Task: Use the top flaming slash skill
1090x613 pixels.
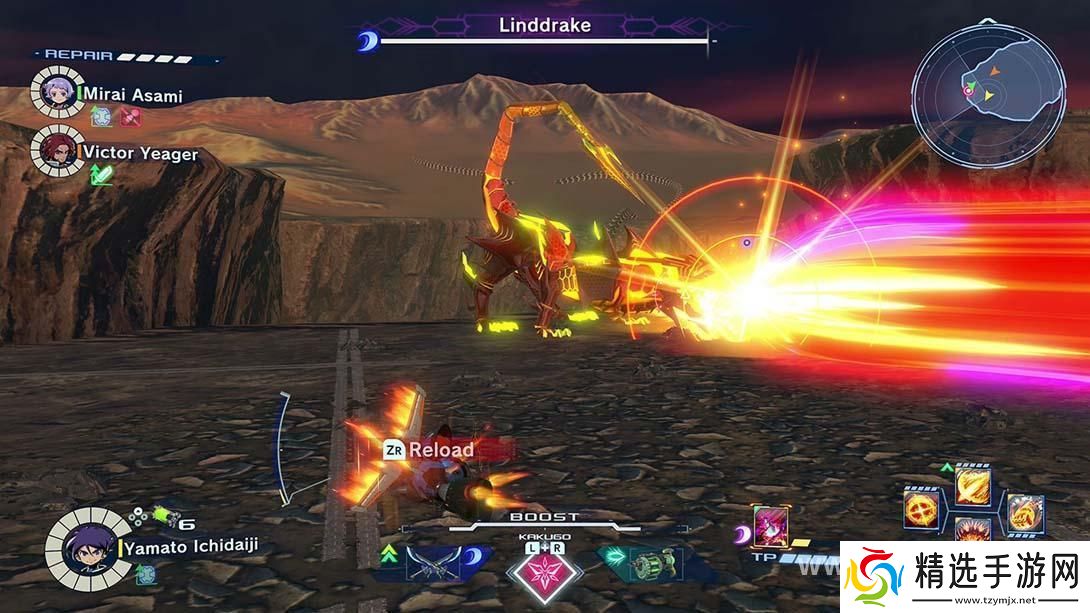Action: click(972, 487)
